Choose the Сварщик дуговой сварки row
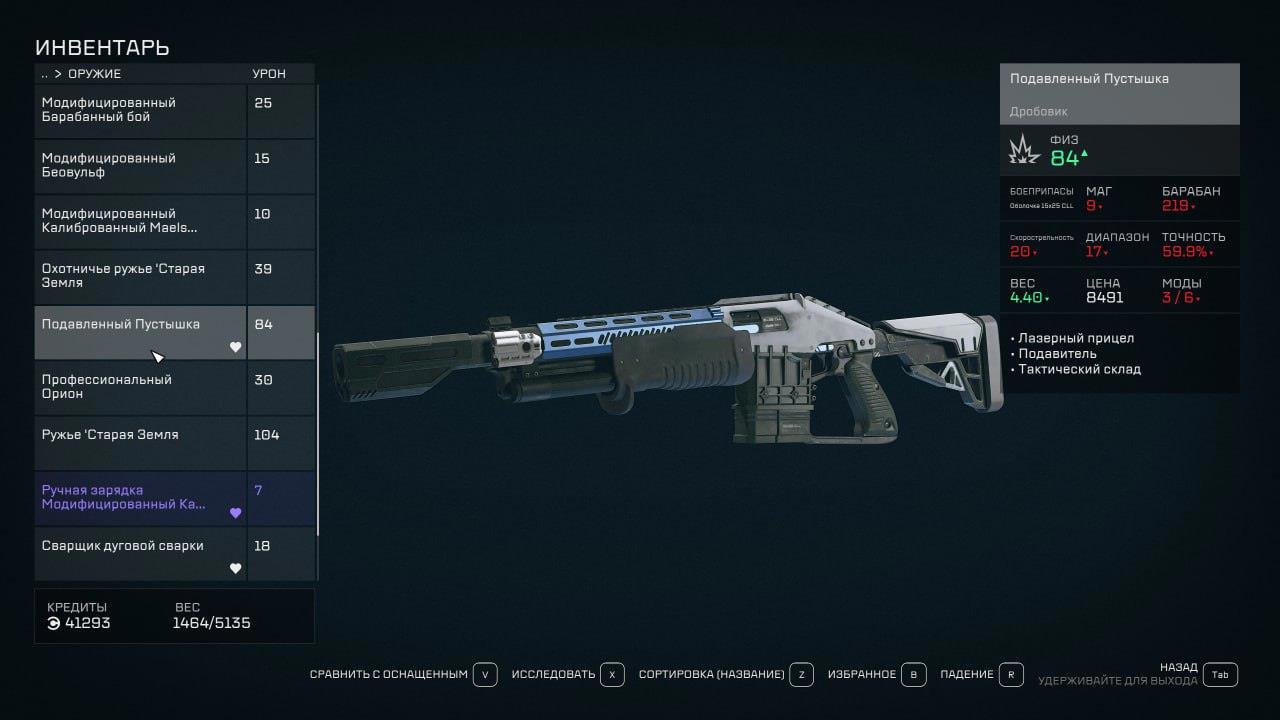Image resolution: width=1280 pixels, height=720 pixels. (140, 554)
